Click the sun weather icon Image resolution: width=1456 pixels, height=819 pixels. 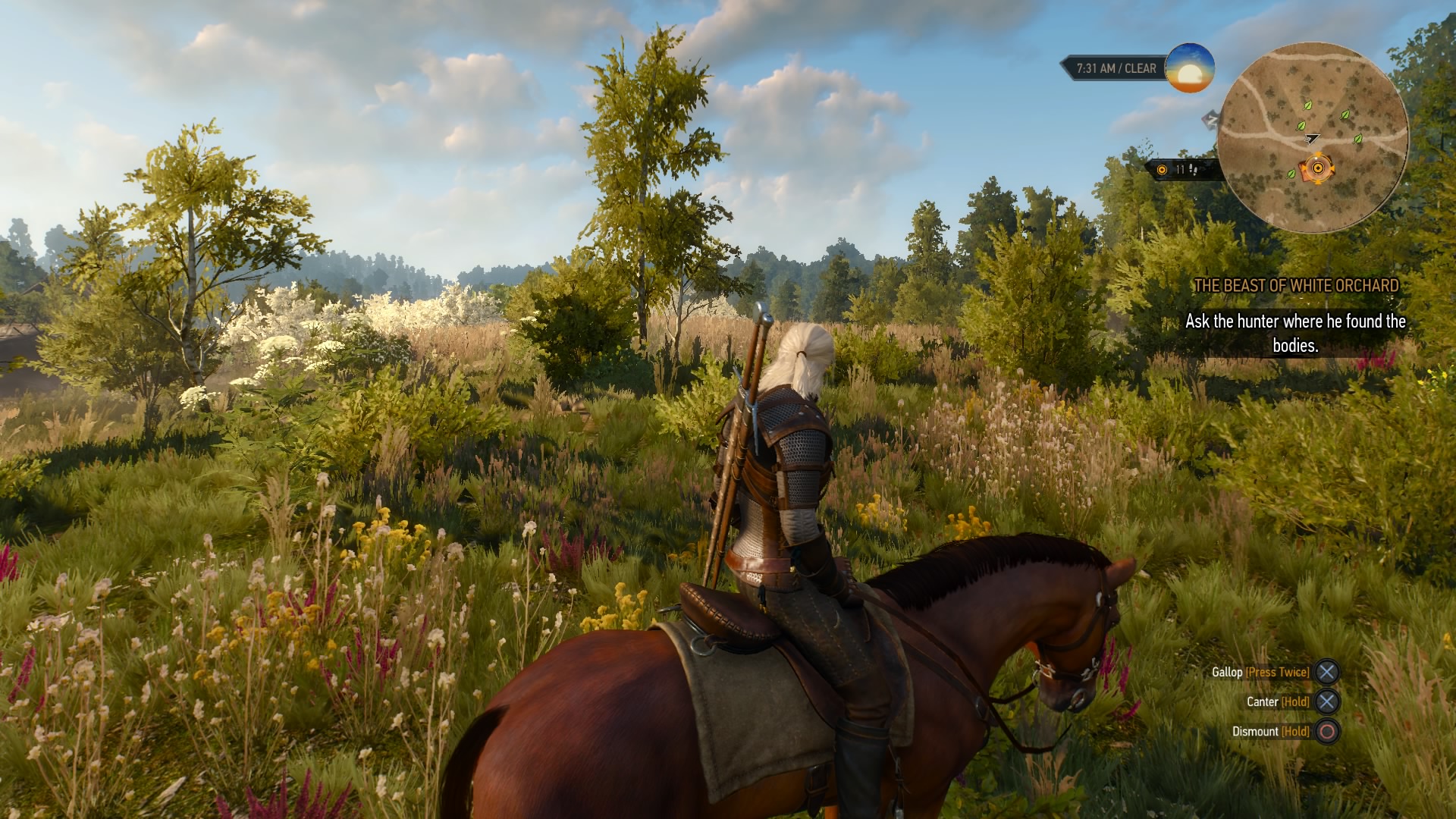(x=1189, y=68)
